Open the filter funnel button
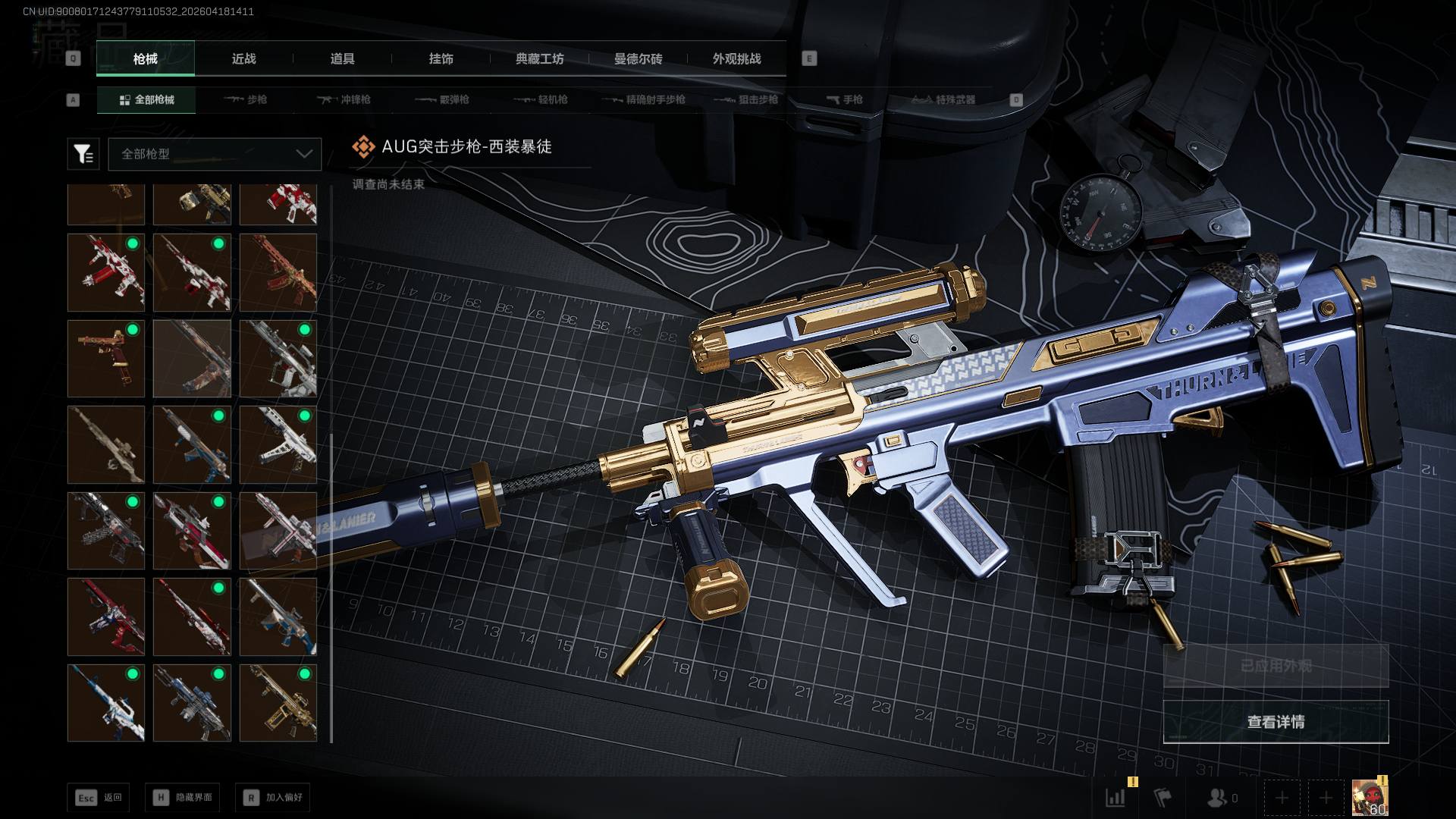1456x819 pixels. pos(83,154)
